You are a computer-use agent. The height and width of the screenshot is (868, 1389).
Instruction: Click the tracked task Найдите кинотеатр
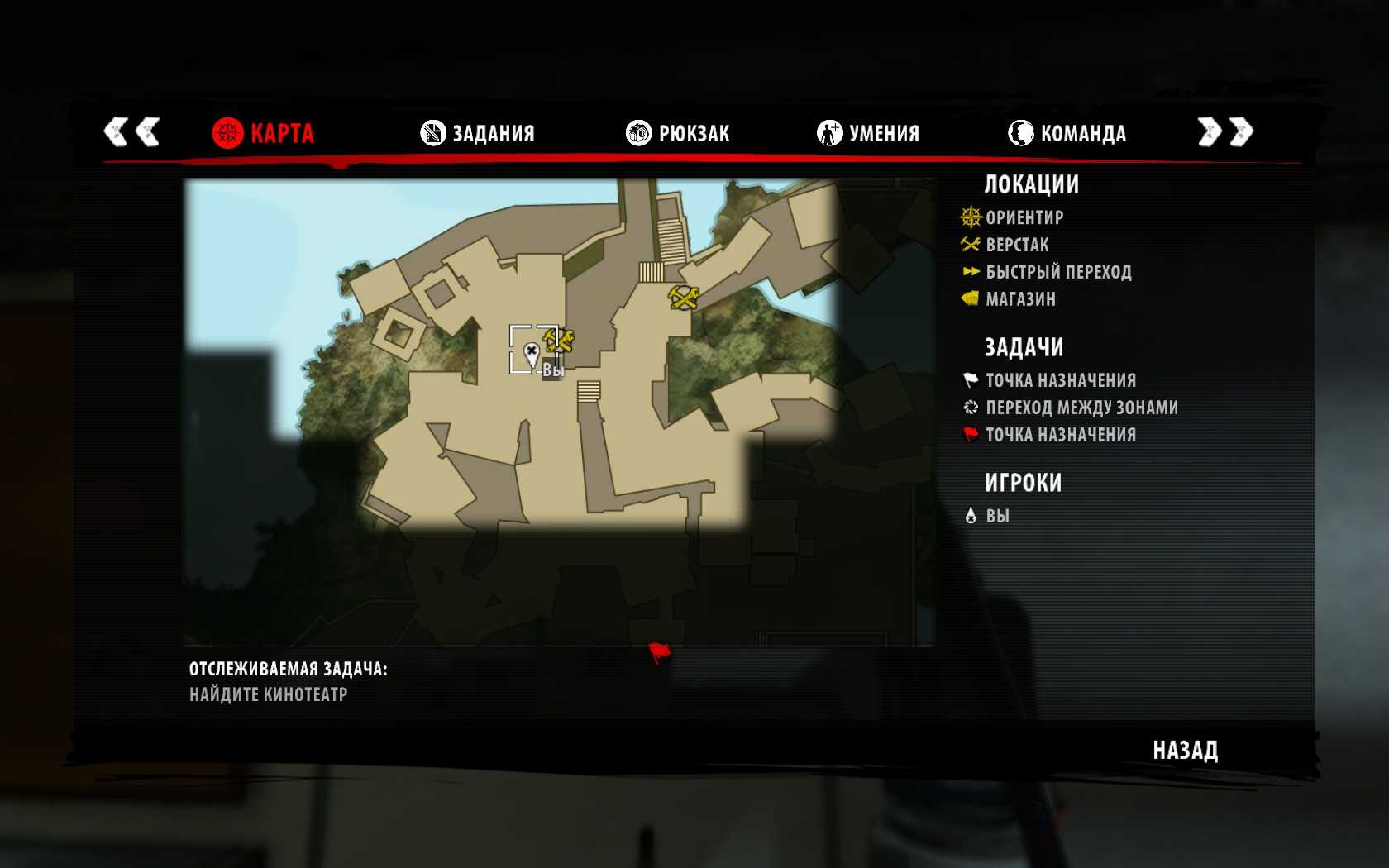tap(269, 694)
